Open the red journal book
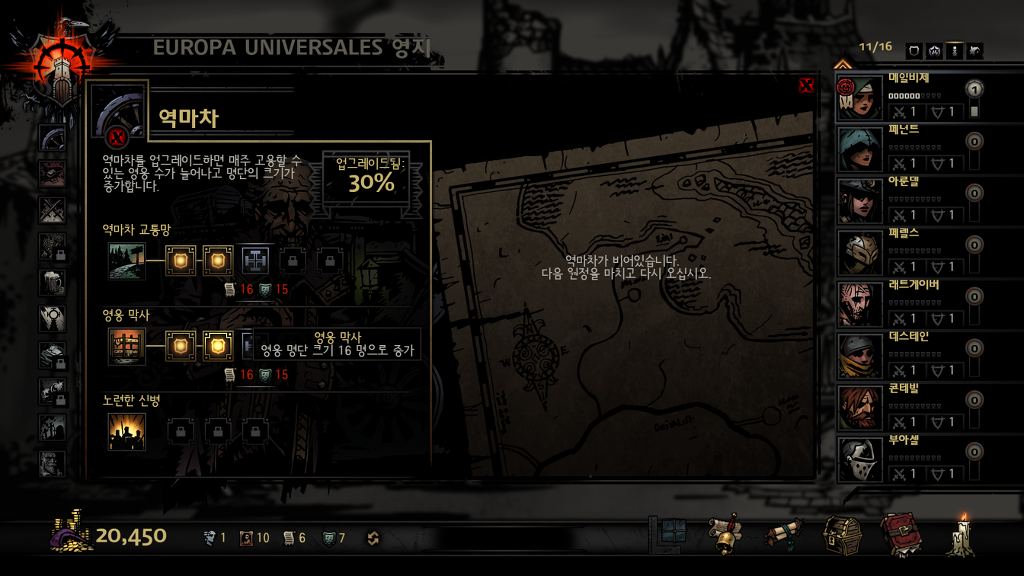Image resolution: width=1024 pixels, height=576 pixels. tap(900, 535)
